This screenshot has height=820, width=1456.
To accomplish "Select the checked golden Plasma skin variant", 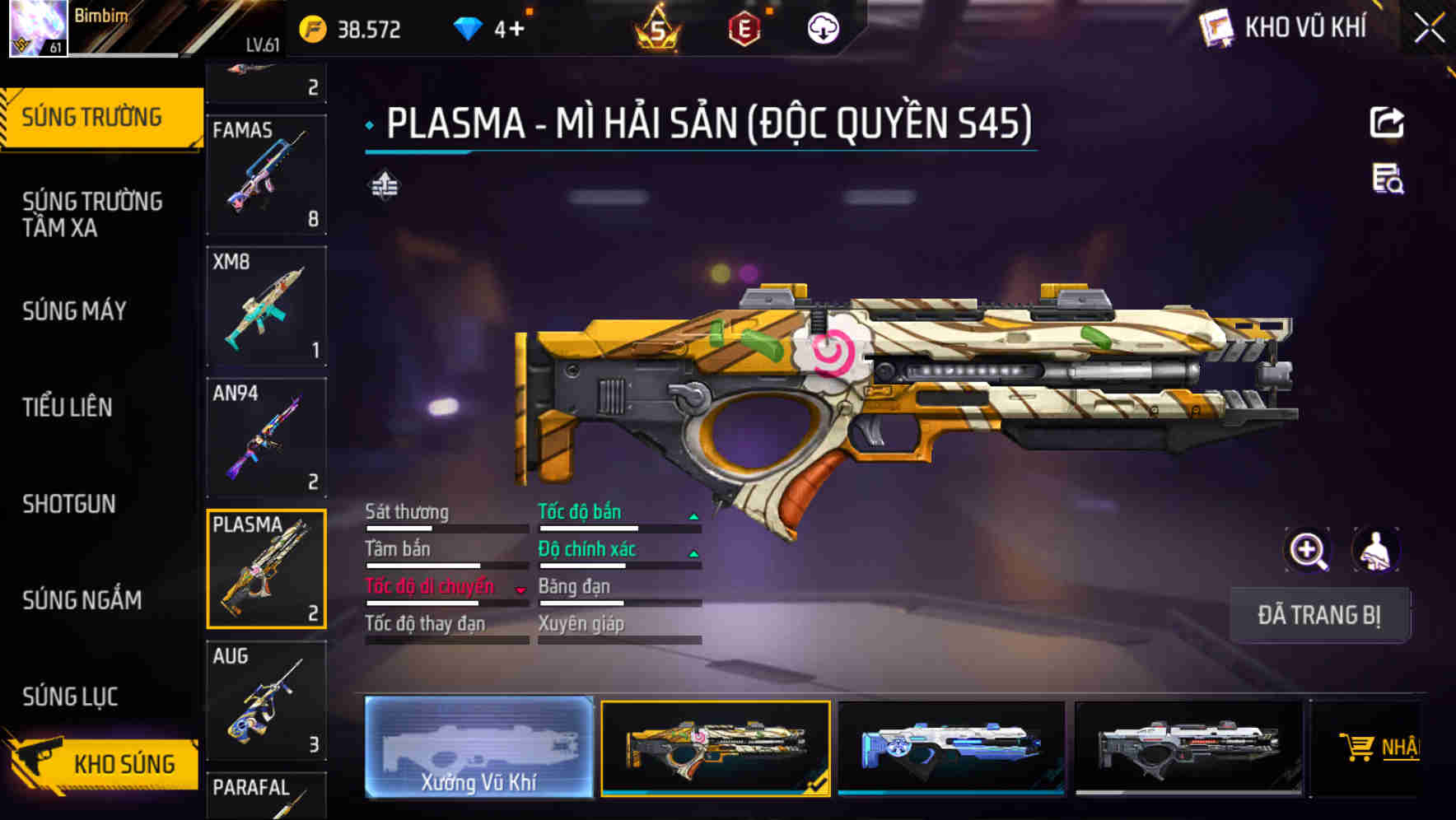I will click(x=714, y=748).
